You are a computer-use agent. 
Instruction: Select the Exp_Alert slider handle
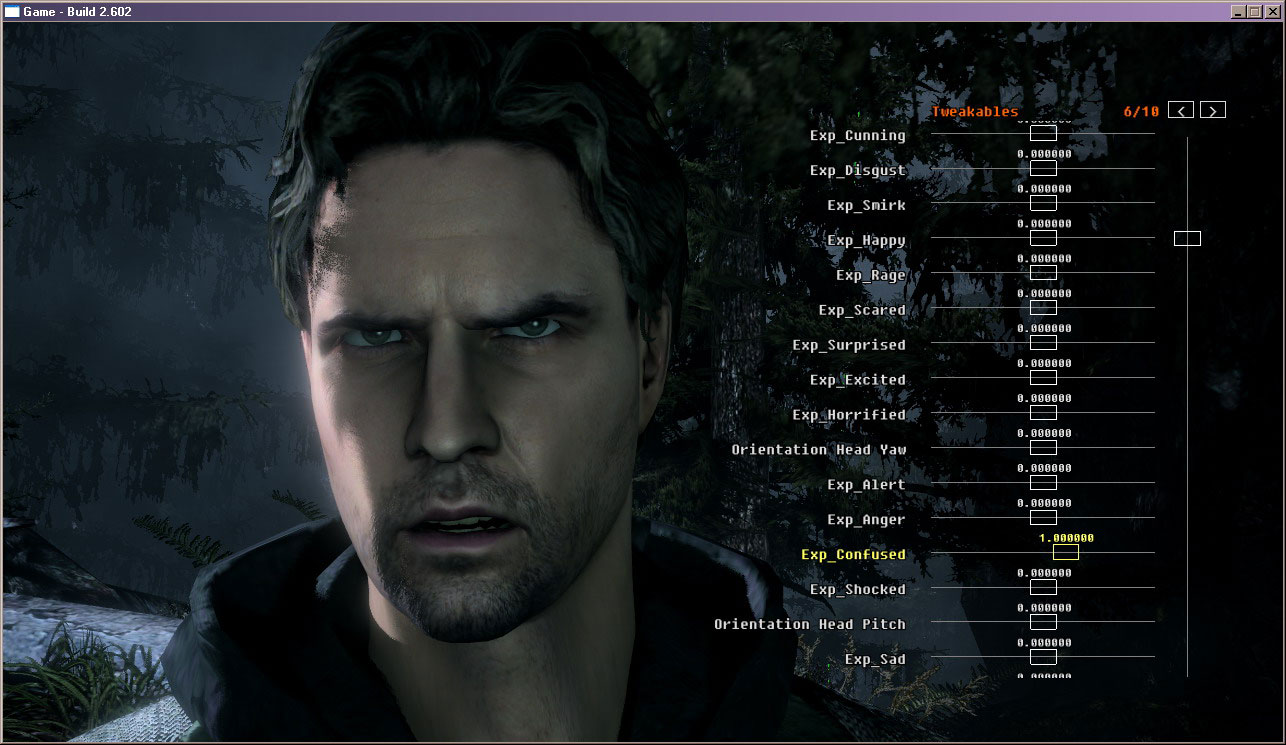point(1043,483)
